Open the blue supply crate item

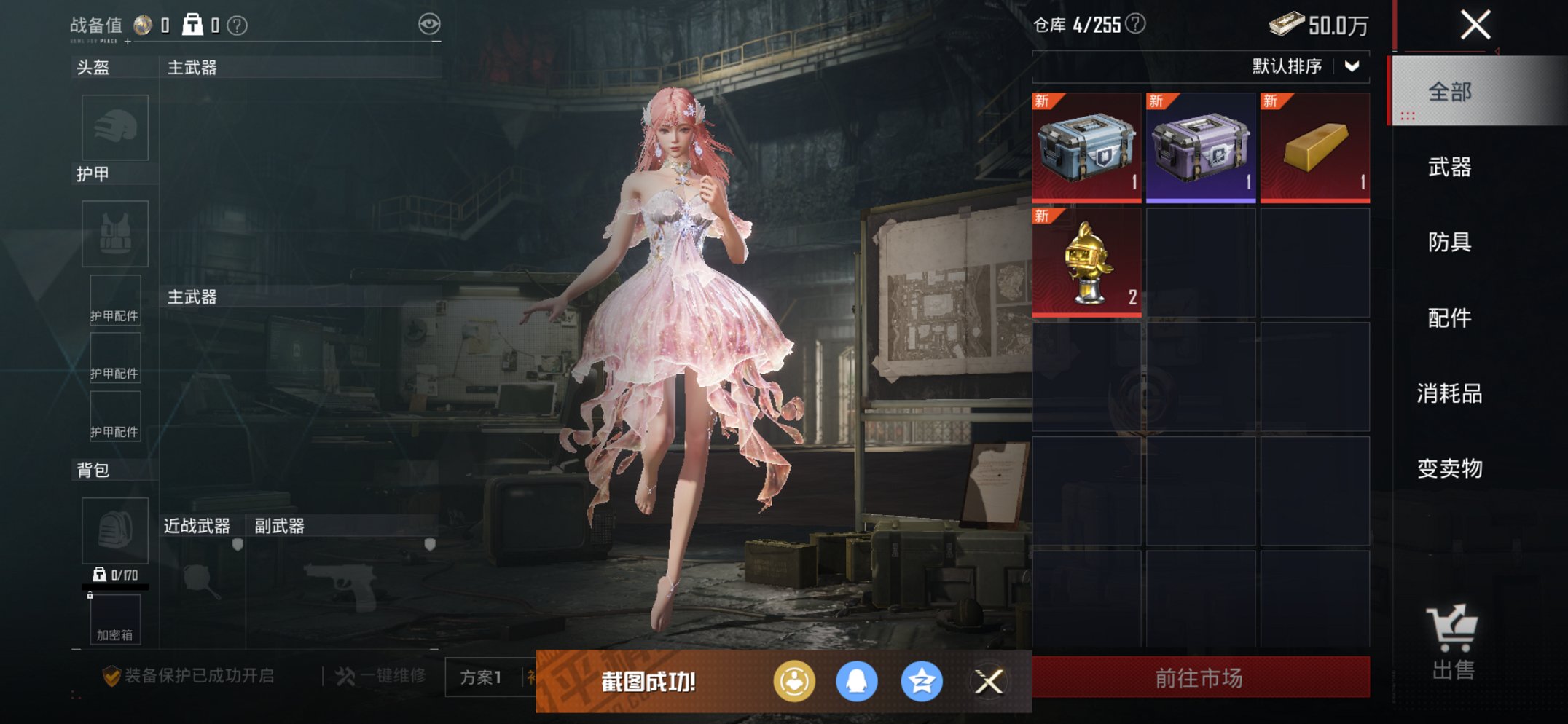[1086, 146]
